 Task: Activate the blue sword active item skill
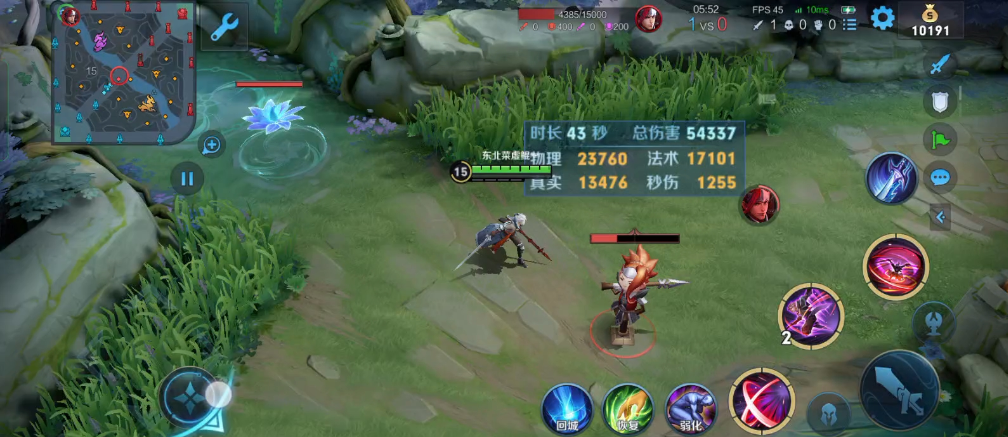[x=892, y=180]
